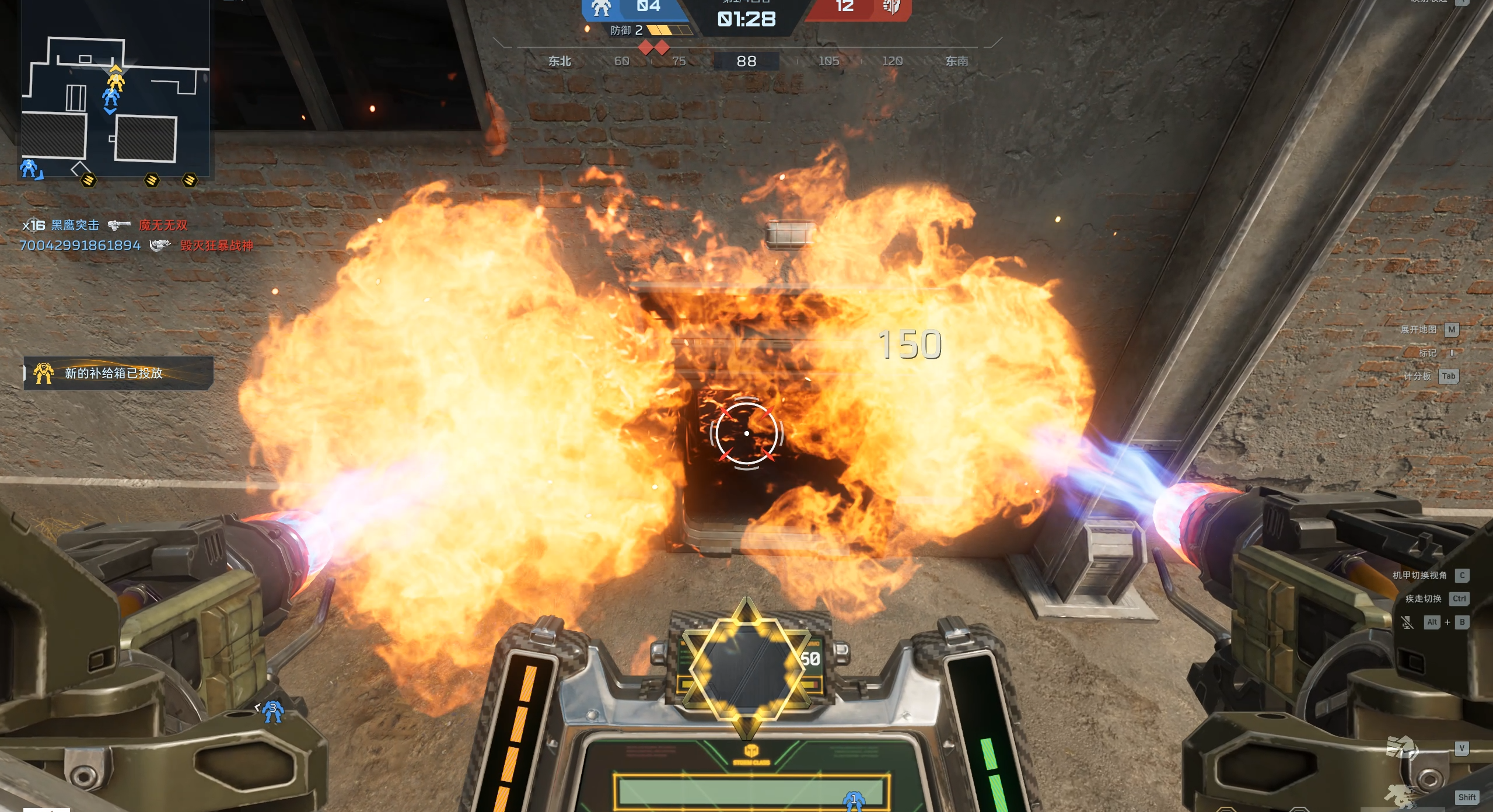Click the 黑鹰突击 kill feed entry
This screenshot has width=1493, height=812.
coord(75,225)
